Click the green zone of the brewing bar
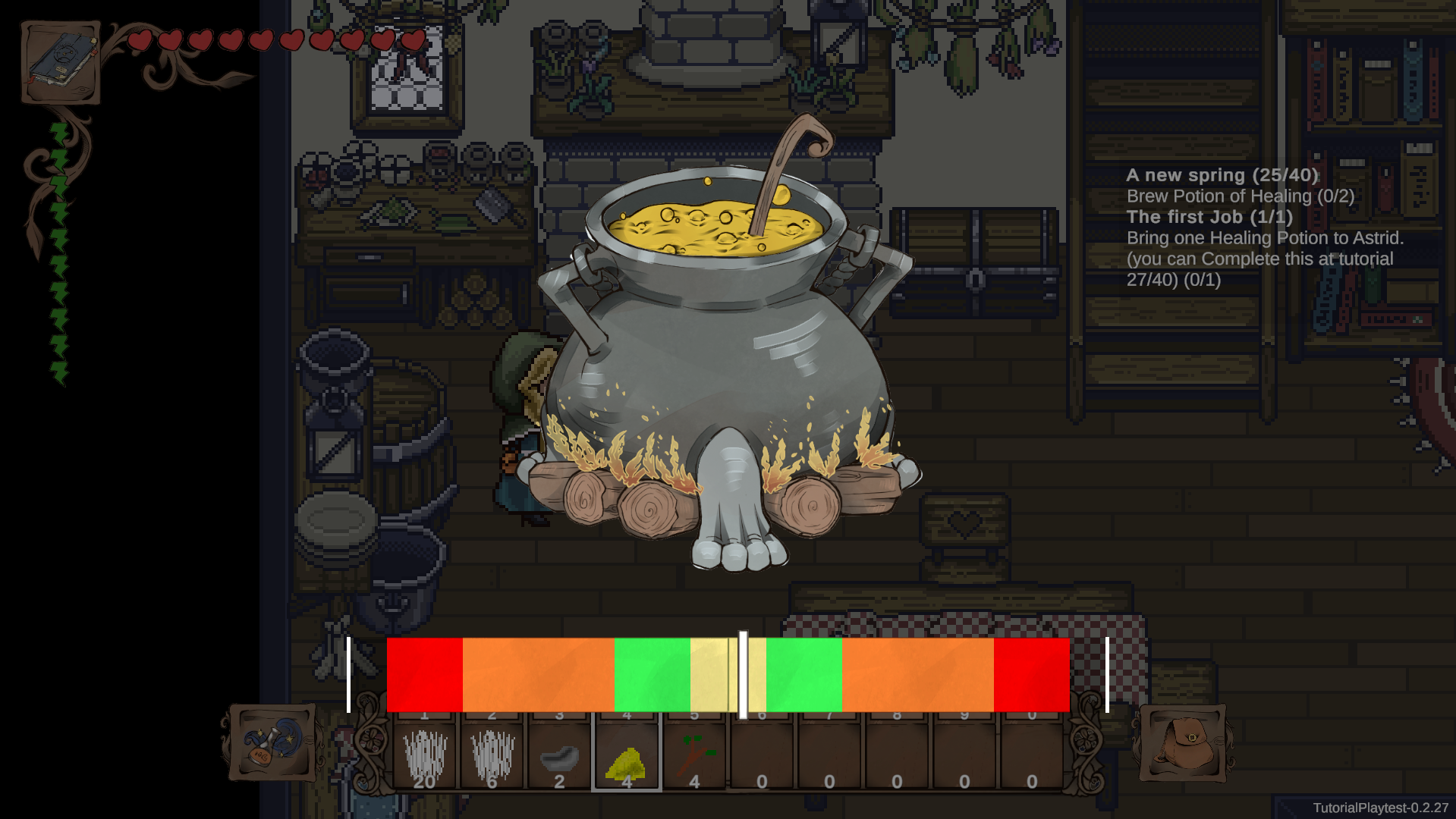 click(653, 675)
